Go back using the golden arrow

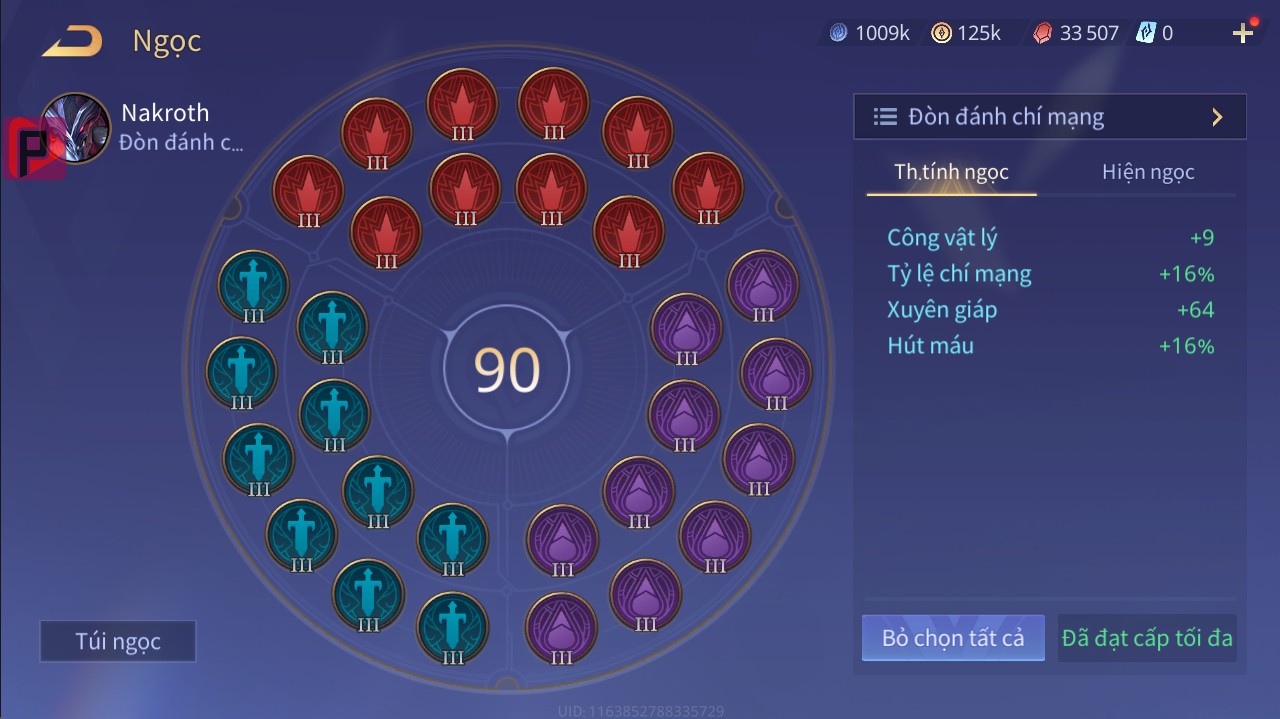click(x=72, y=42)
